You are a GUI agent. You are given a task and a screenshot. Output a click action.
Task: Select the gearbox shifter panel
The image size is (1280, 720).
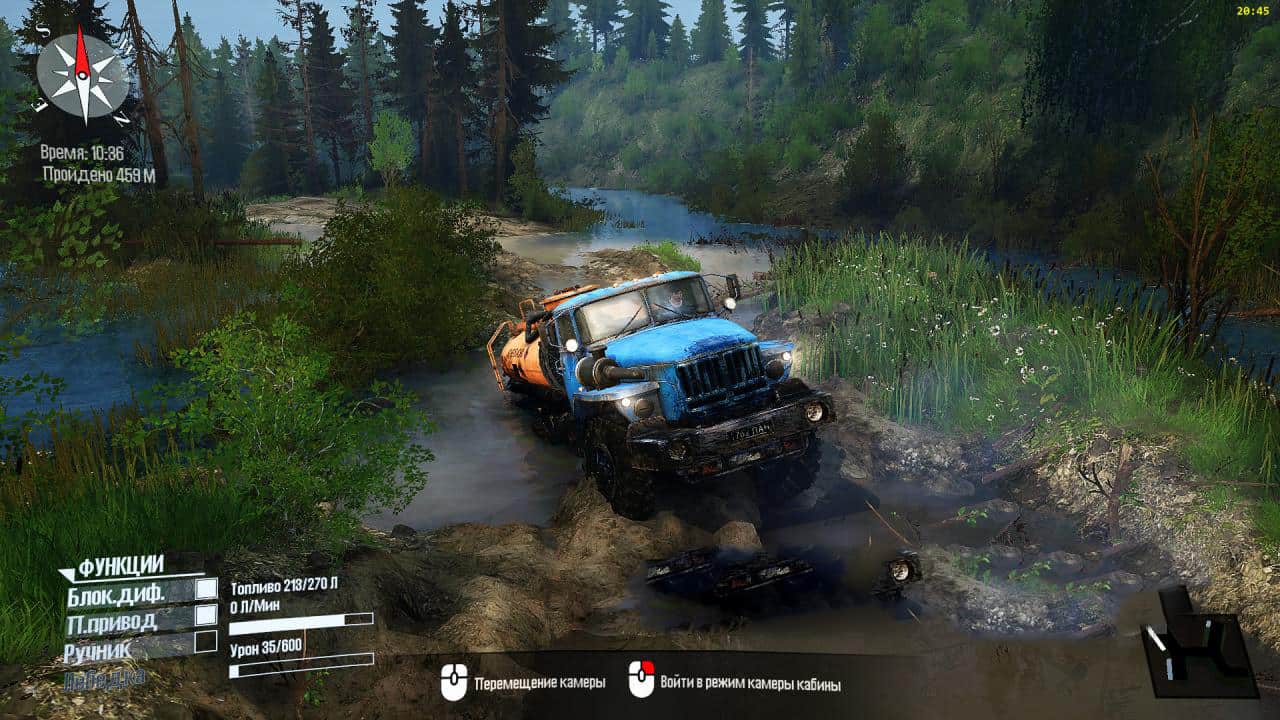pos(1197,644)
